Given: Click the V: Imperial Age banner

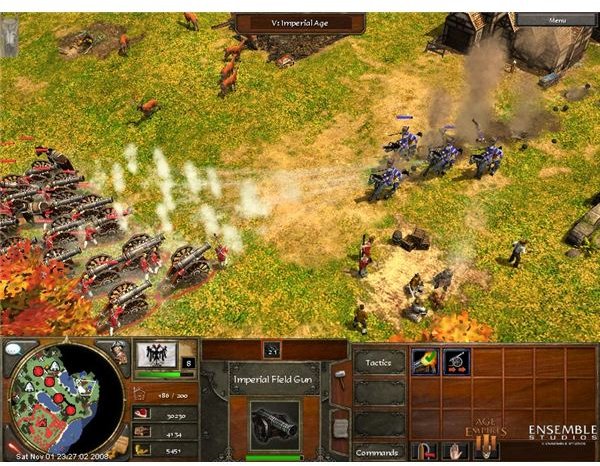Looking at the screenshot, I should (x=300, y=20).
